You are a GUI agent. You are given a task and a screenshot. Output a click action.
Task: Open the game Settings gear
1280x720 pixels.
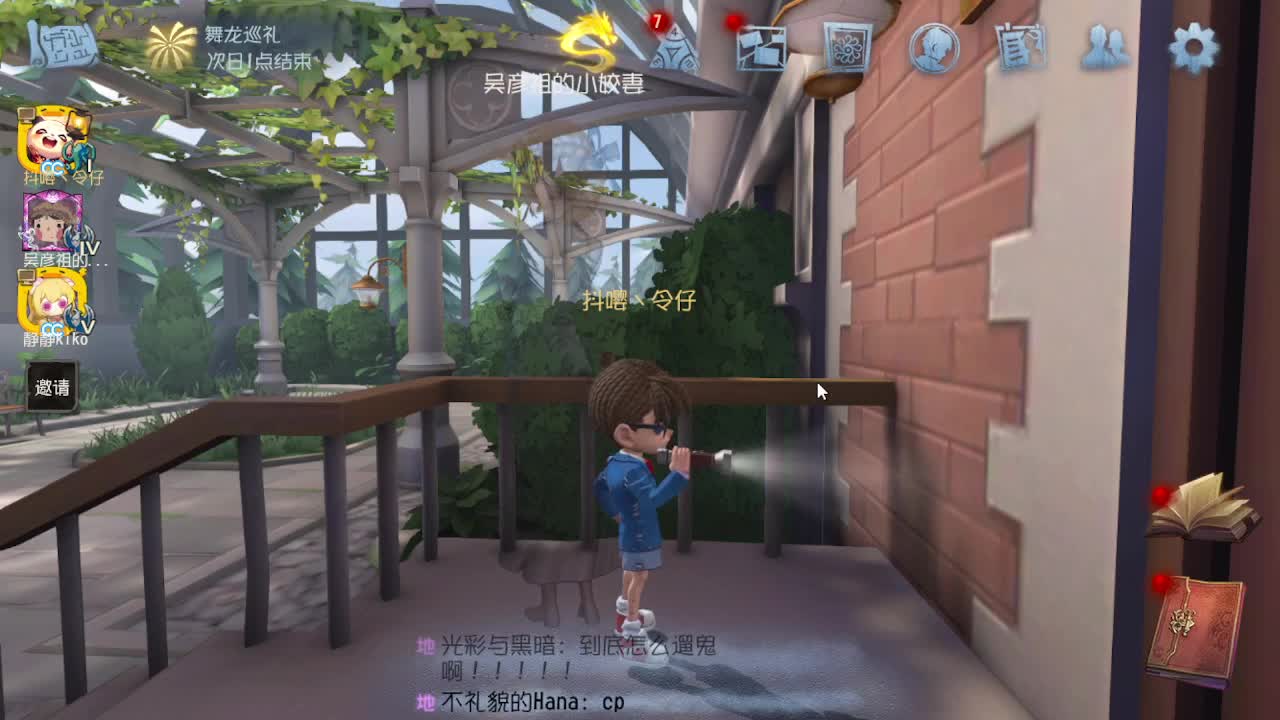click(x=1192, y=45)
